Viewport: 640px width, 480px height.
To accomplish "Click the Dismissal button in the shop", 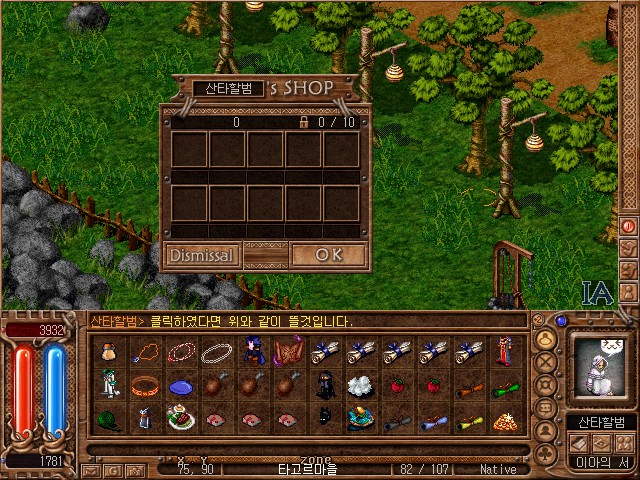I will tap(202, 255).
